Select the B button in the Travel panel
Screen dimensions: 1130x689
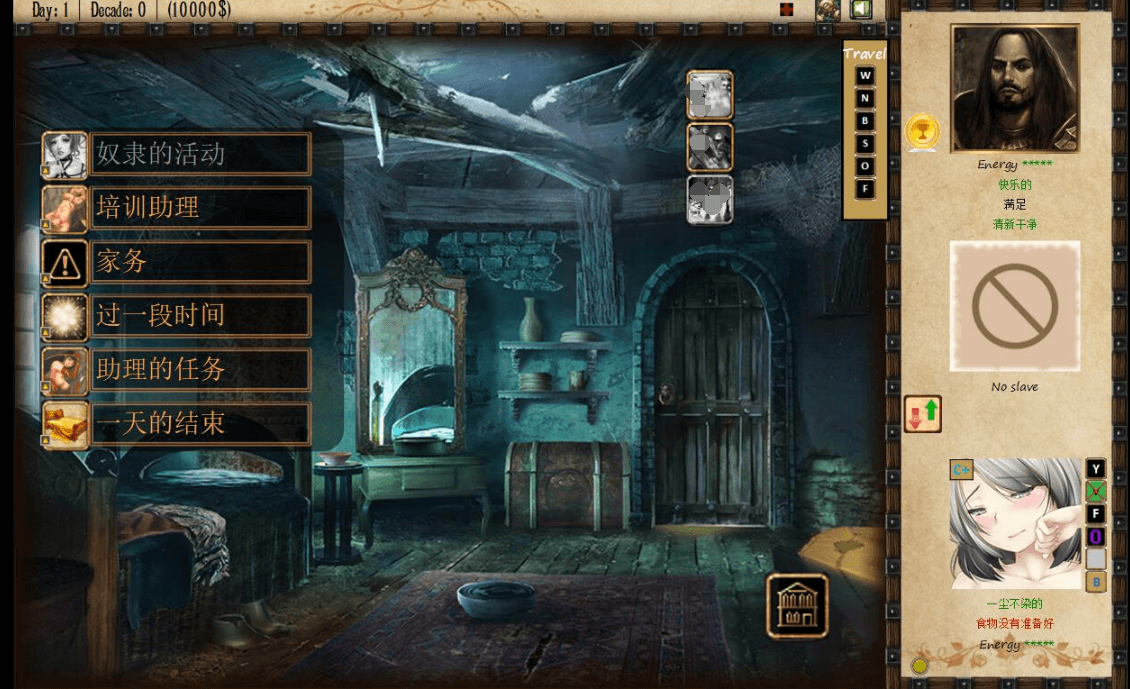click(865, 121)
